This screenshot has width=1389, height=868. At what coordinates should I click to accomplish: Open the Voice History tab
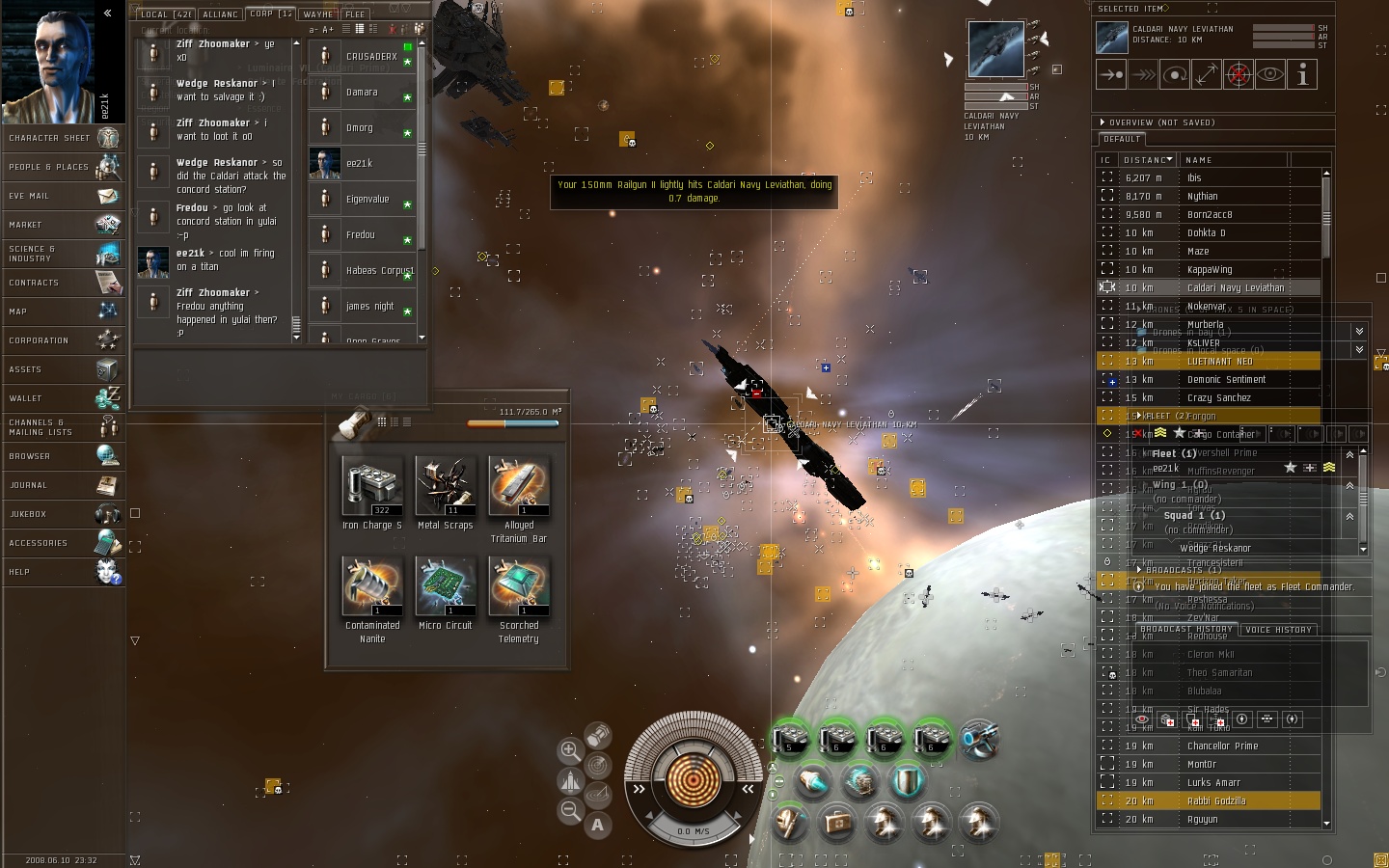coord(1278,630)
